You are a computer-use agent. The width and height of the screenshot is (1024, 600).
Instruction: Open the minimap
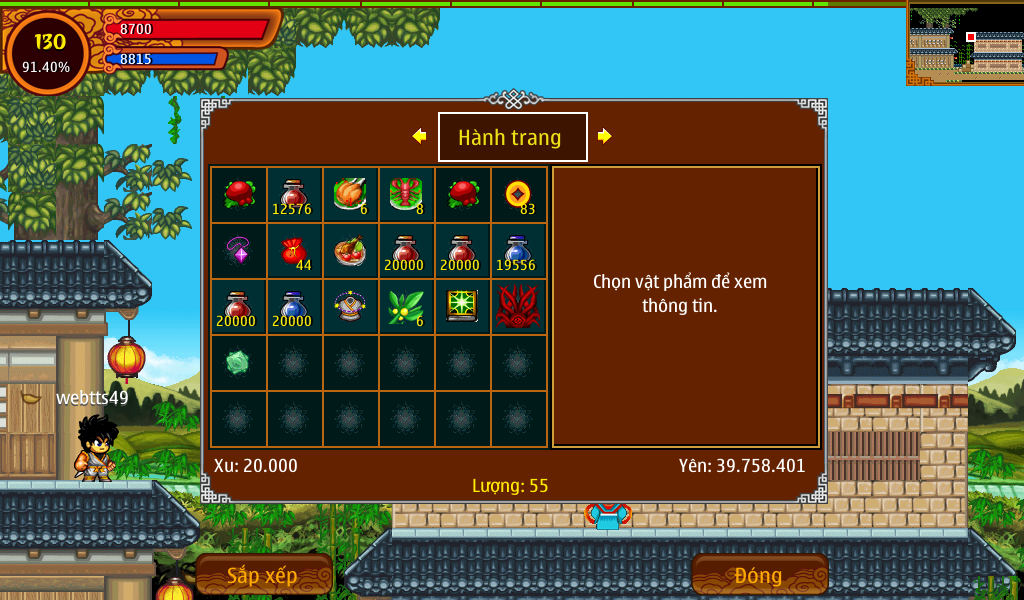pos(965,43)
